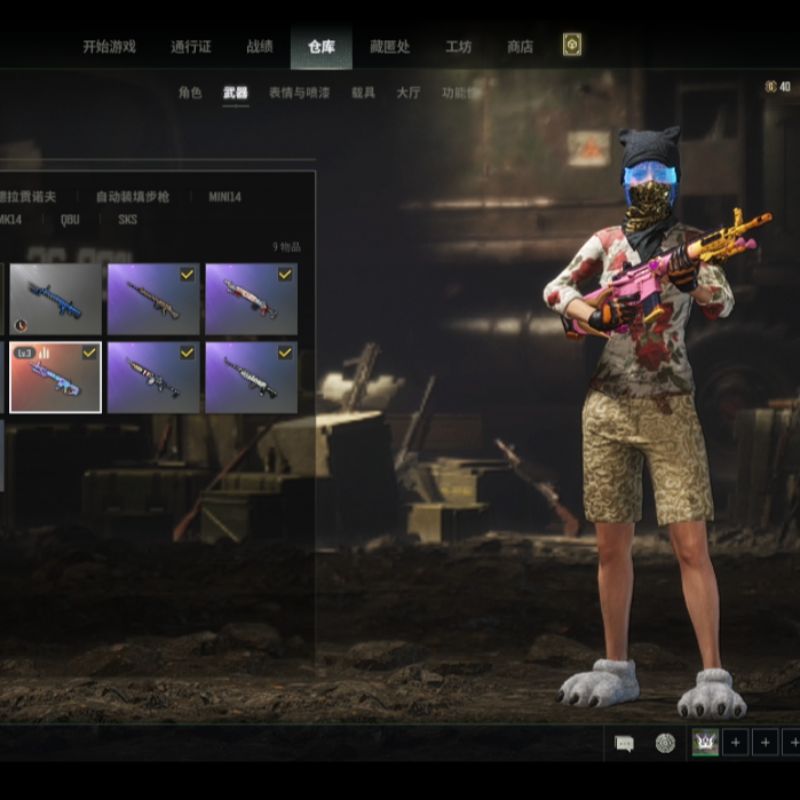The width and height of the screenshot is (800, 800).
Task: Visit the 商店 (Store) page
Action: pos(520,46)
